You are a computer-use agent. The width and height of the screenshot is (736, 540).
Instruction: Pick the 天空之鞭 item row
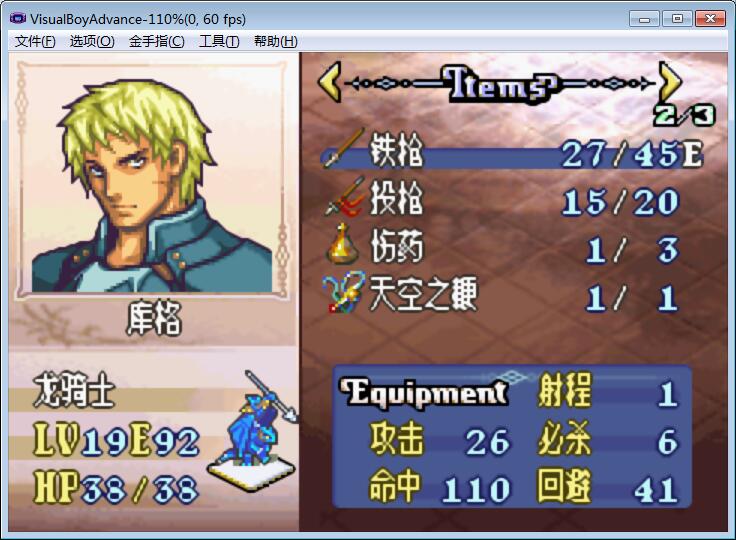[510, 296]
